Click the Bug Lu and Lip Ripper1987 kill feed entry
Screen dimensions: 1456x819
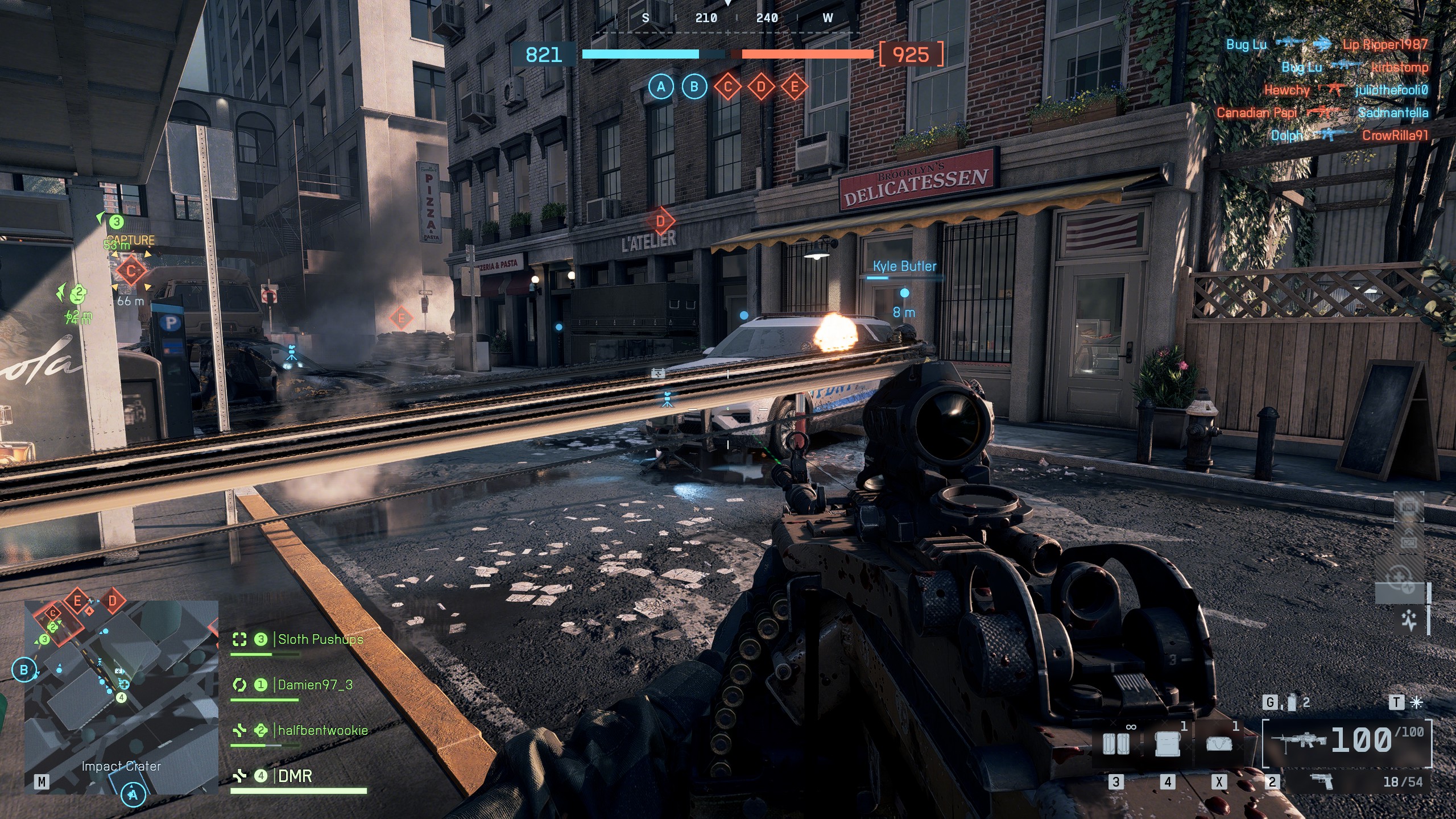pos(1326,44)
